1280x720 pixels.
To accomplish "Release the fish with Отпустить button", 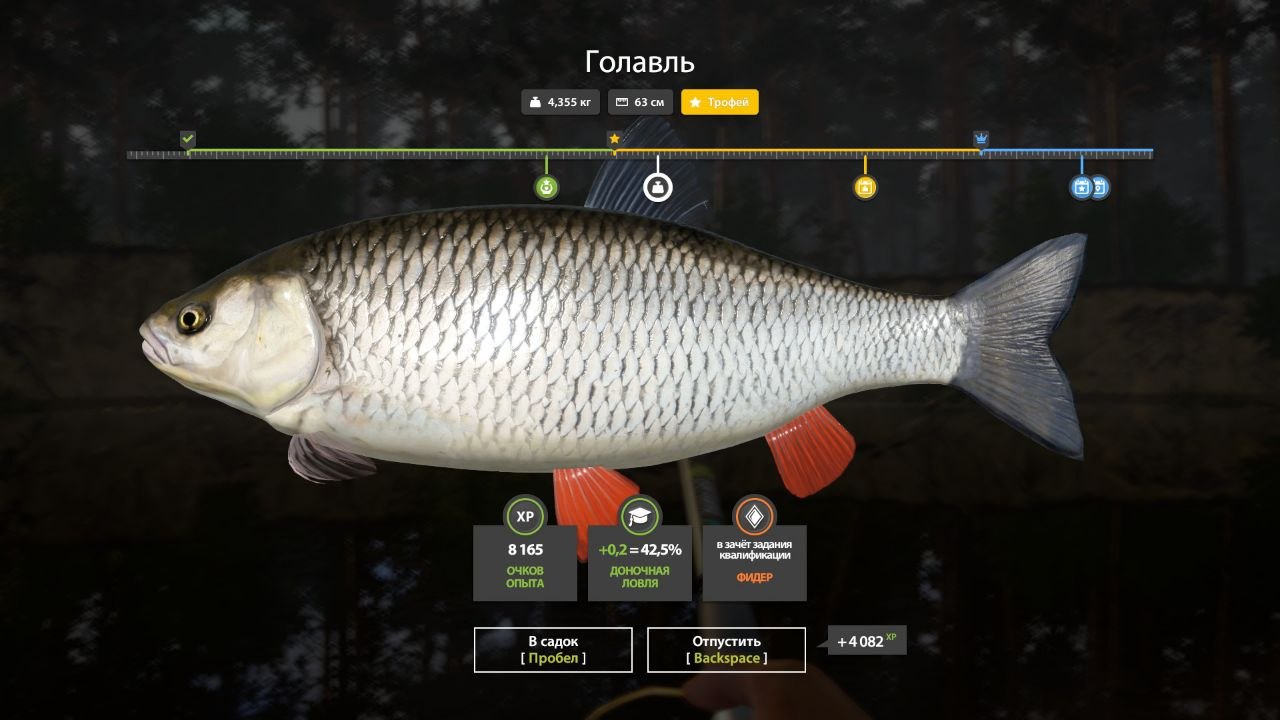I will 726,649.
